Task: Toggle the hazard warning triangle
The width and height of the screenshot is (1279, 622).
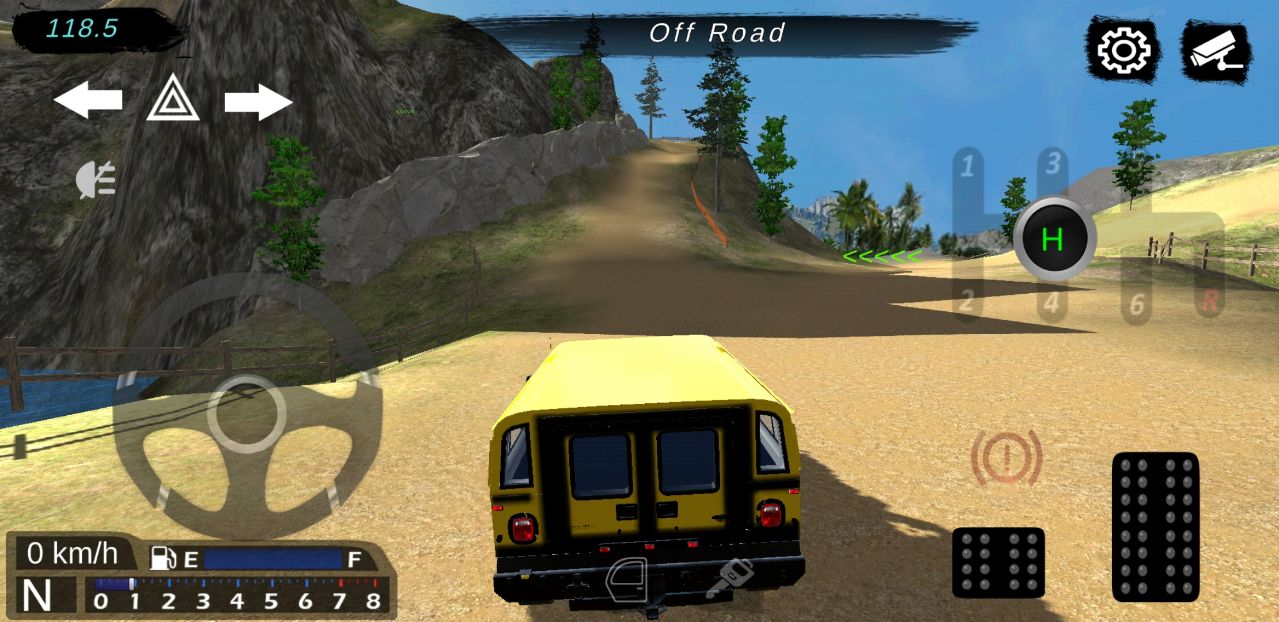Action: [172, 99]
